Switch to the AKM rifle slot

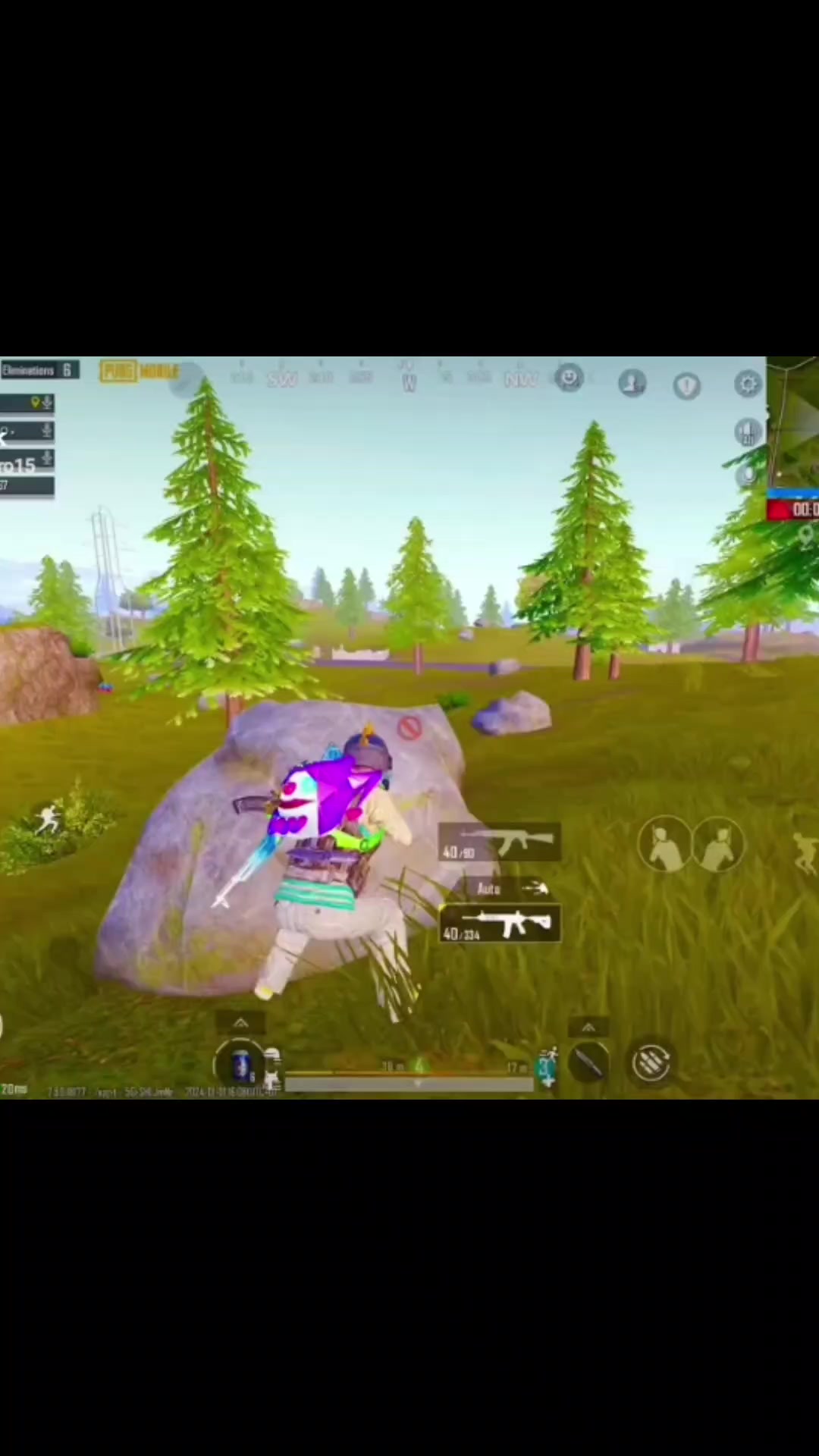click(x=500, y=843)
